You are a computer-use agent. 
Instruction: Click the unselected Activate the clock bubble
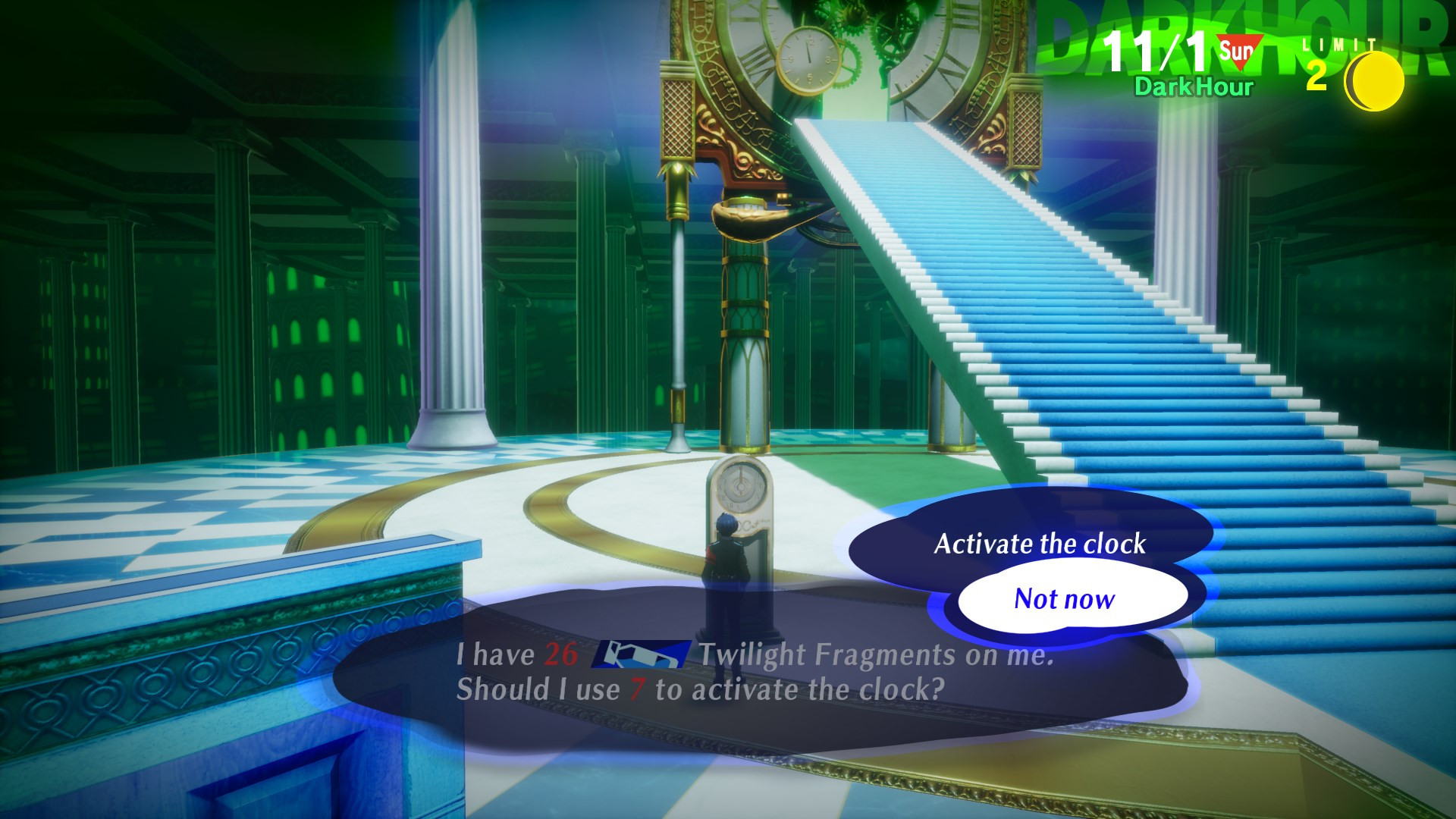tap(1040, 543)
